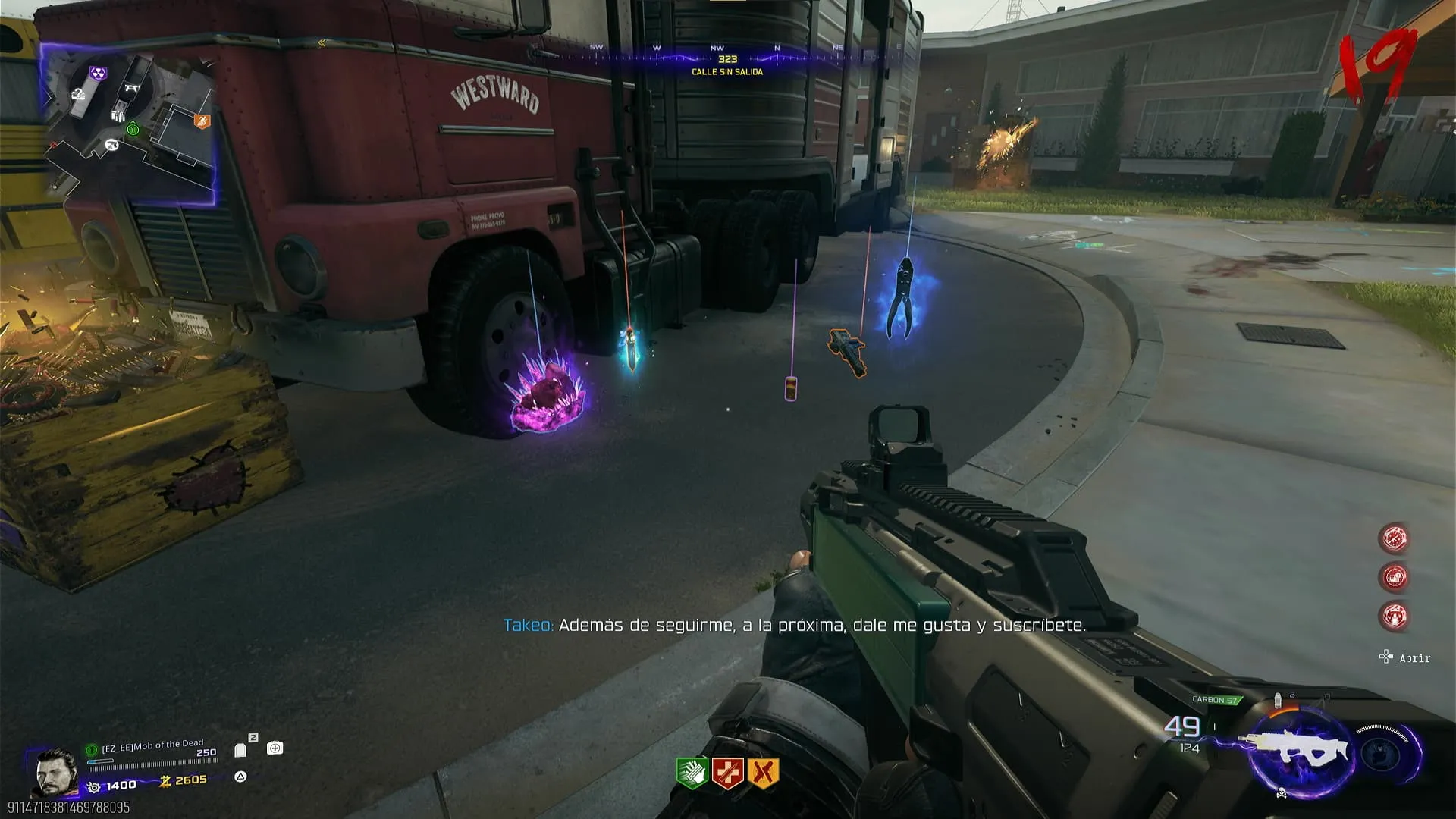Click the wall-buy gun marker on minimap
The height and width of the screenshot is (819, 1456).
pos(111,144)
